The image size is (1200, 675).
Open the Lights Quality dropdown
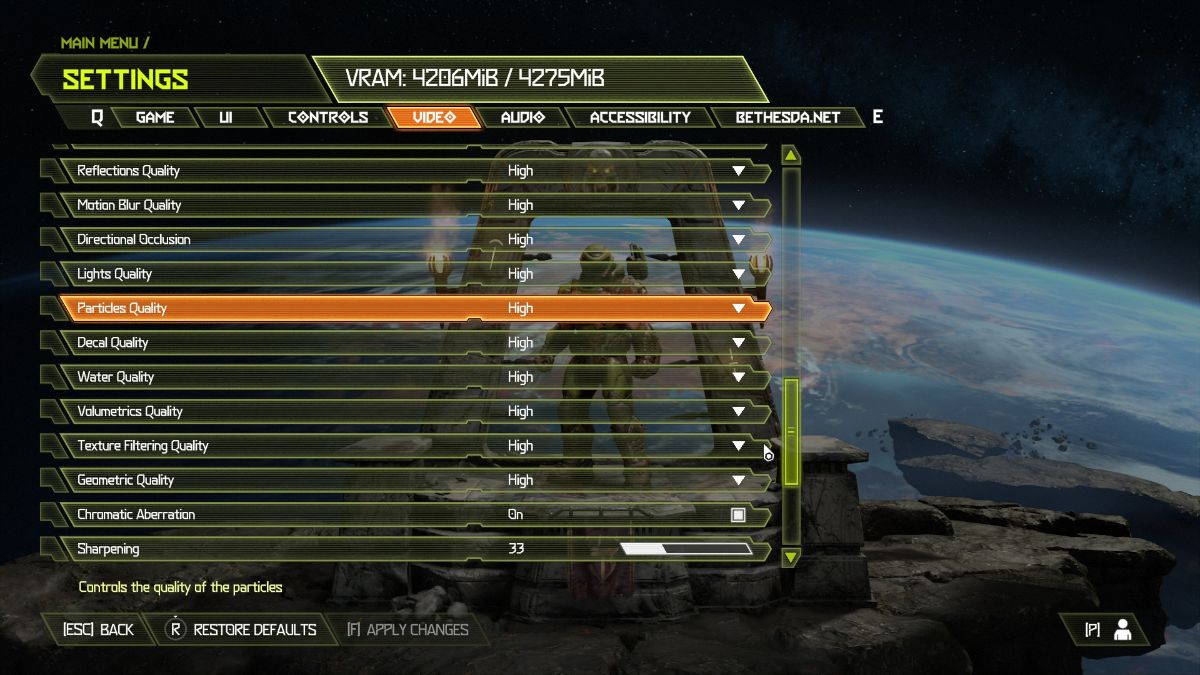[738, 274]
